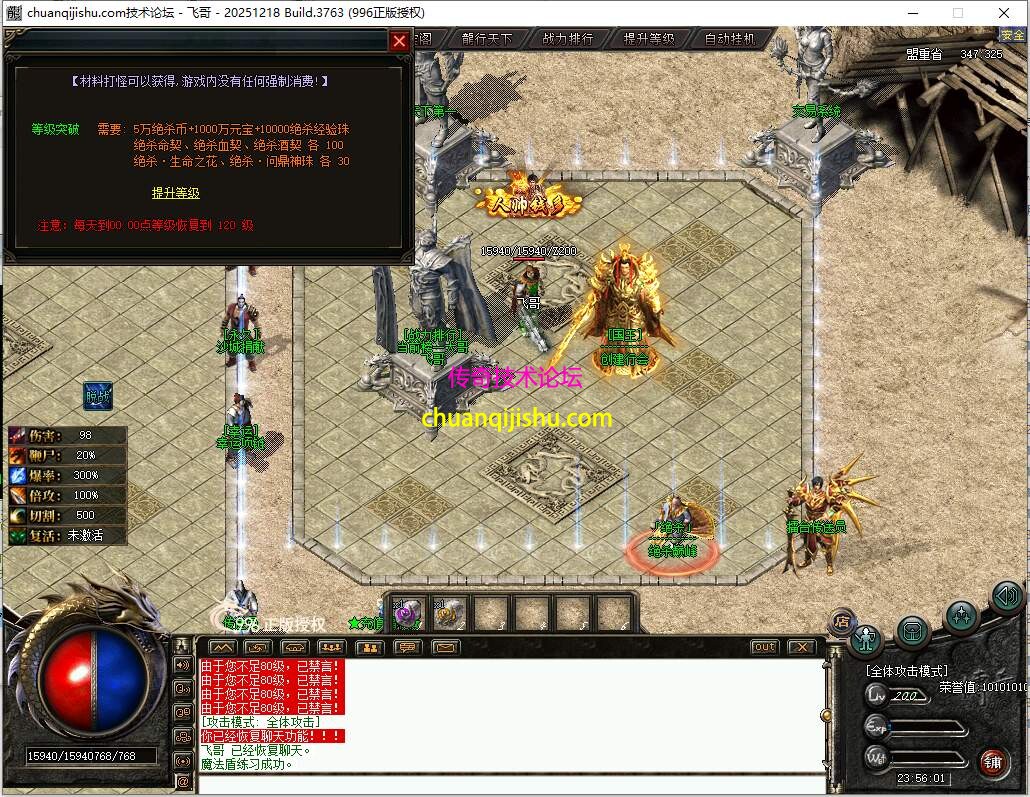Click the 'out' button on chat bar
The image size is (1030, 797).
[764, 648]
